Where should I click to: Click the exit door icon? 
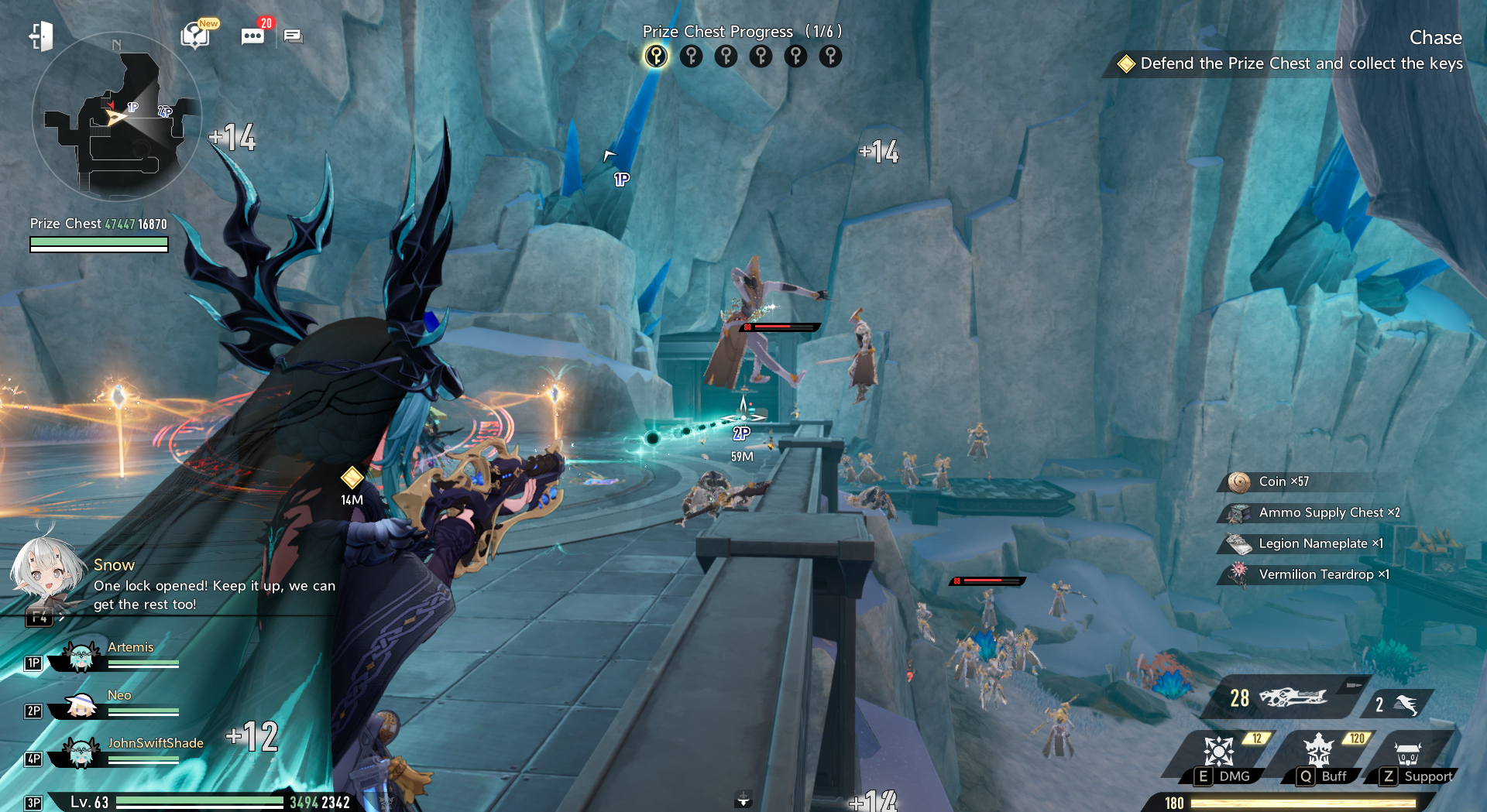click(41, 36)
